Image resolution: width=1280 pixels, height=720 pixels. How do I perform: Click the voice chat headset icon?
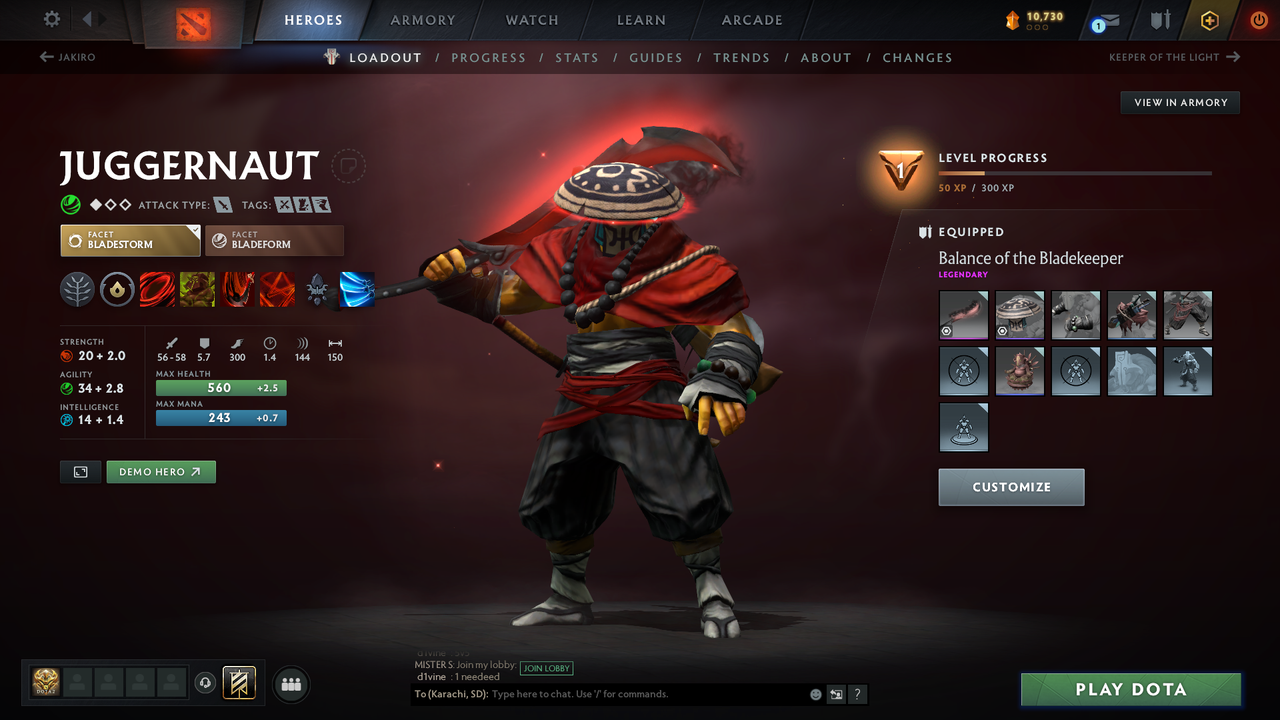pyautogui.click(x=205, y=683)
